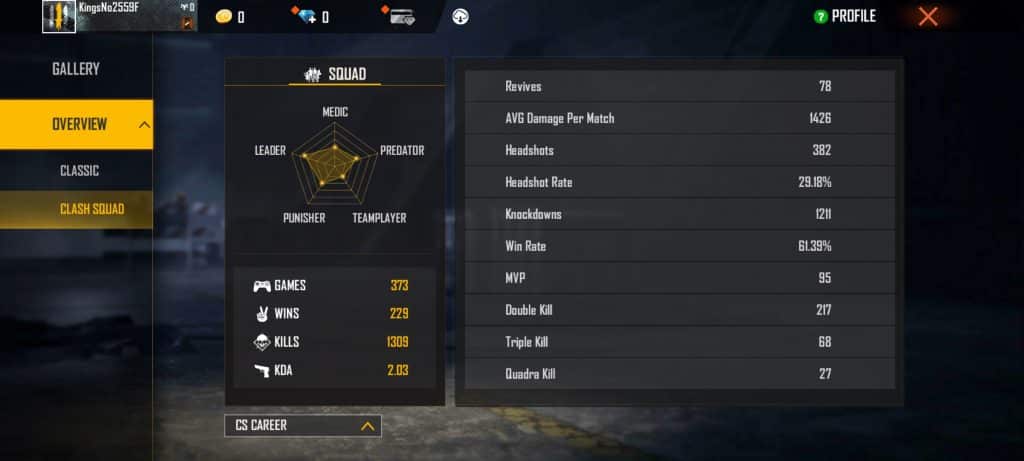Open the CS Career dropdown
This screenshot has width=1024, height=461.
coord(303,426)
